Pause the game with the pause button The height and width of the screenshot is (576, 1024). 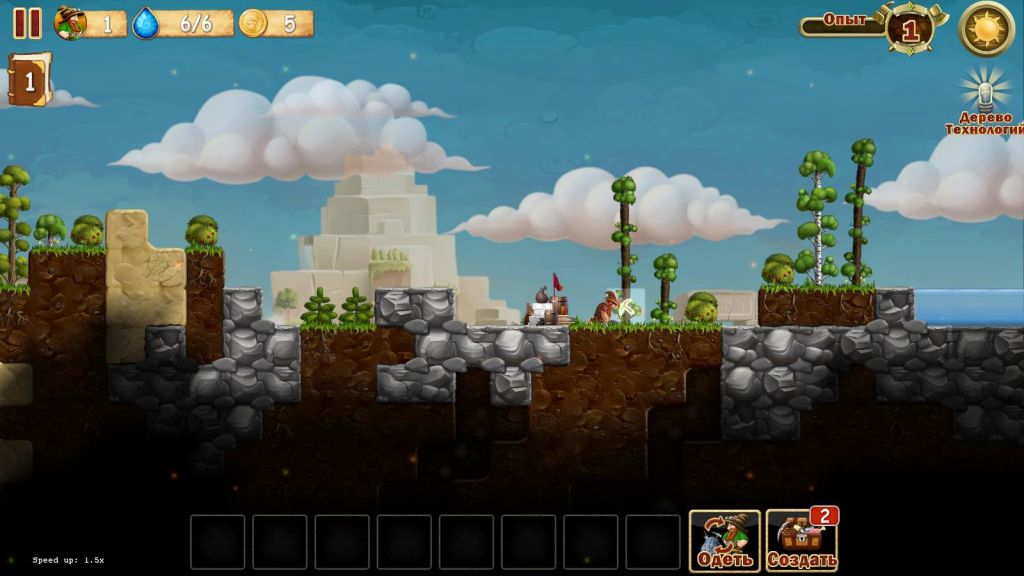(x=27, y=23)
